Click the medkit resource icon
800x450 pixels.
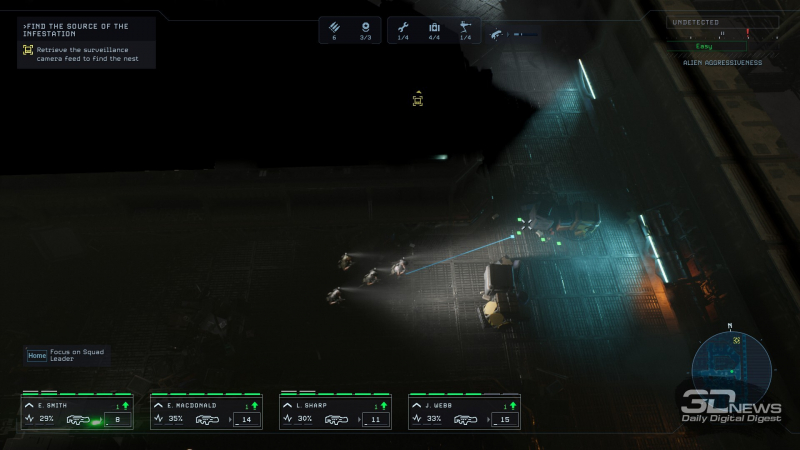(434, 27)
